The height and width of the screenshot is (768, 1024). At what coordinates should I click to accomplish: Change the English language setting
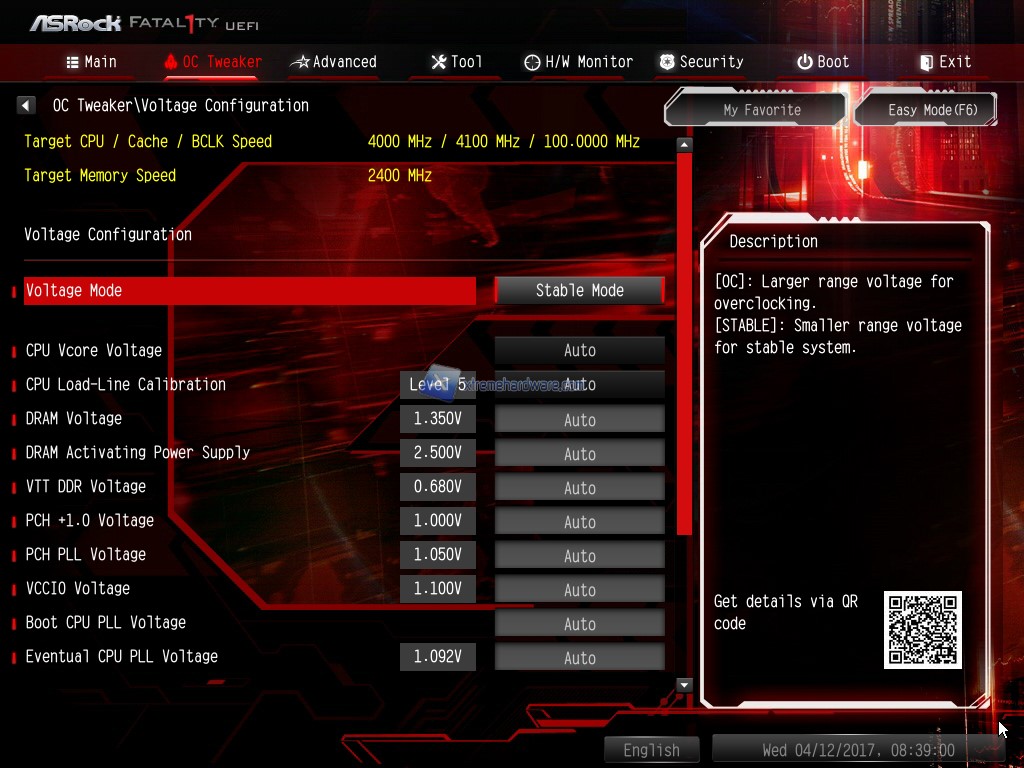click(x=651, y=750)
